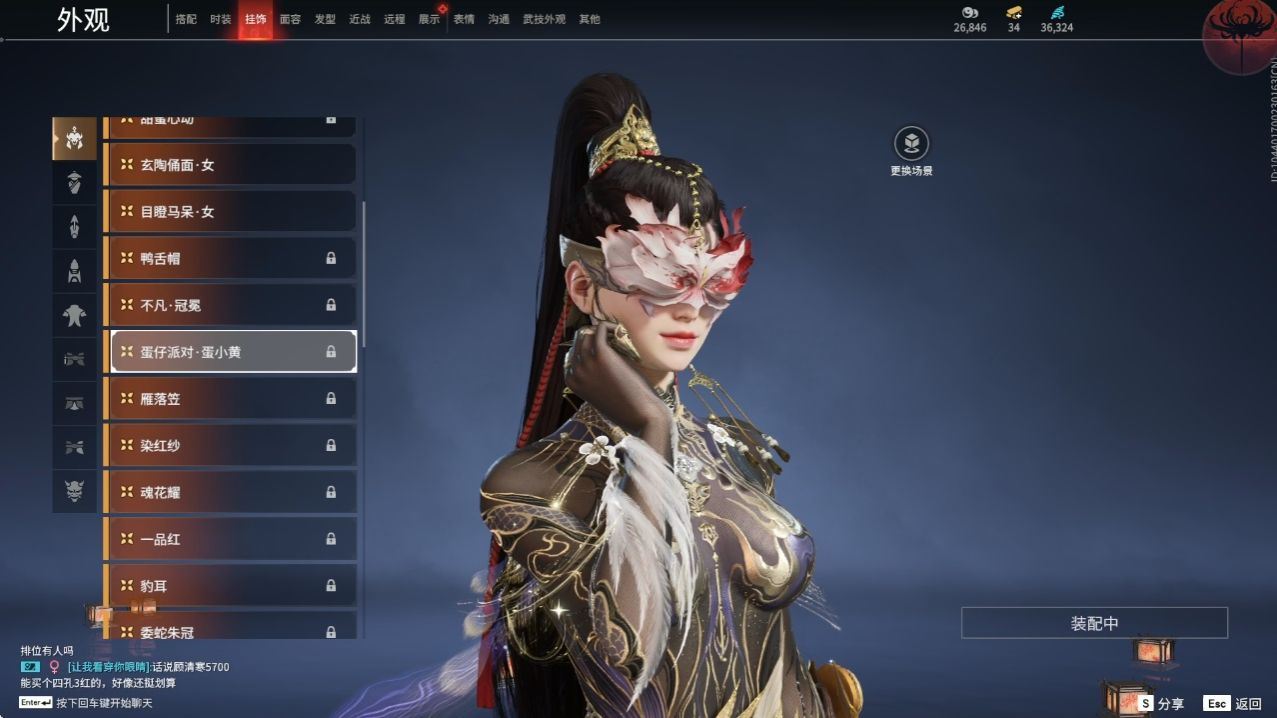Screen dimensions: 1277x718
Task: Show the 展示 tab
Action: [x=429, y=19]
